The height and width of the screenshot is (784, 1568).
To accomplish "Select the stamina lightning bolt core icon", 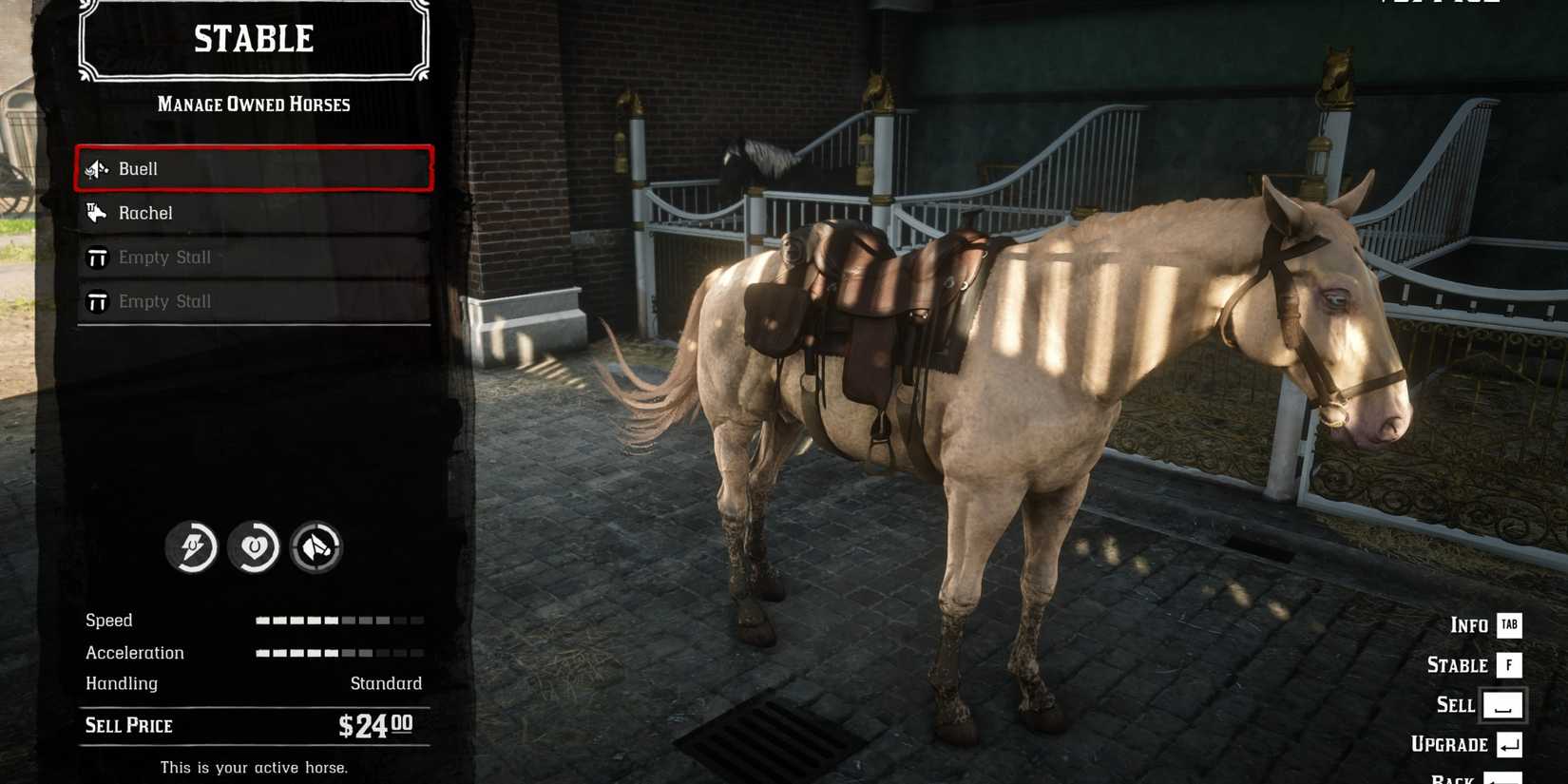I will (x=191, y=548).
